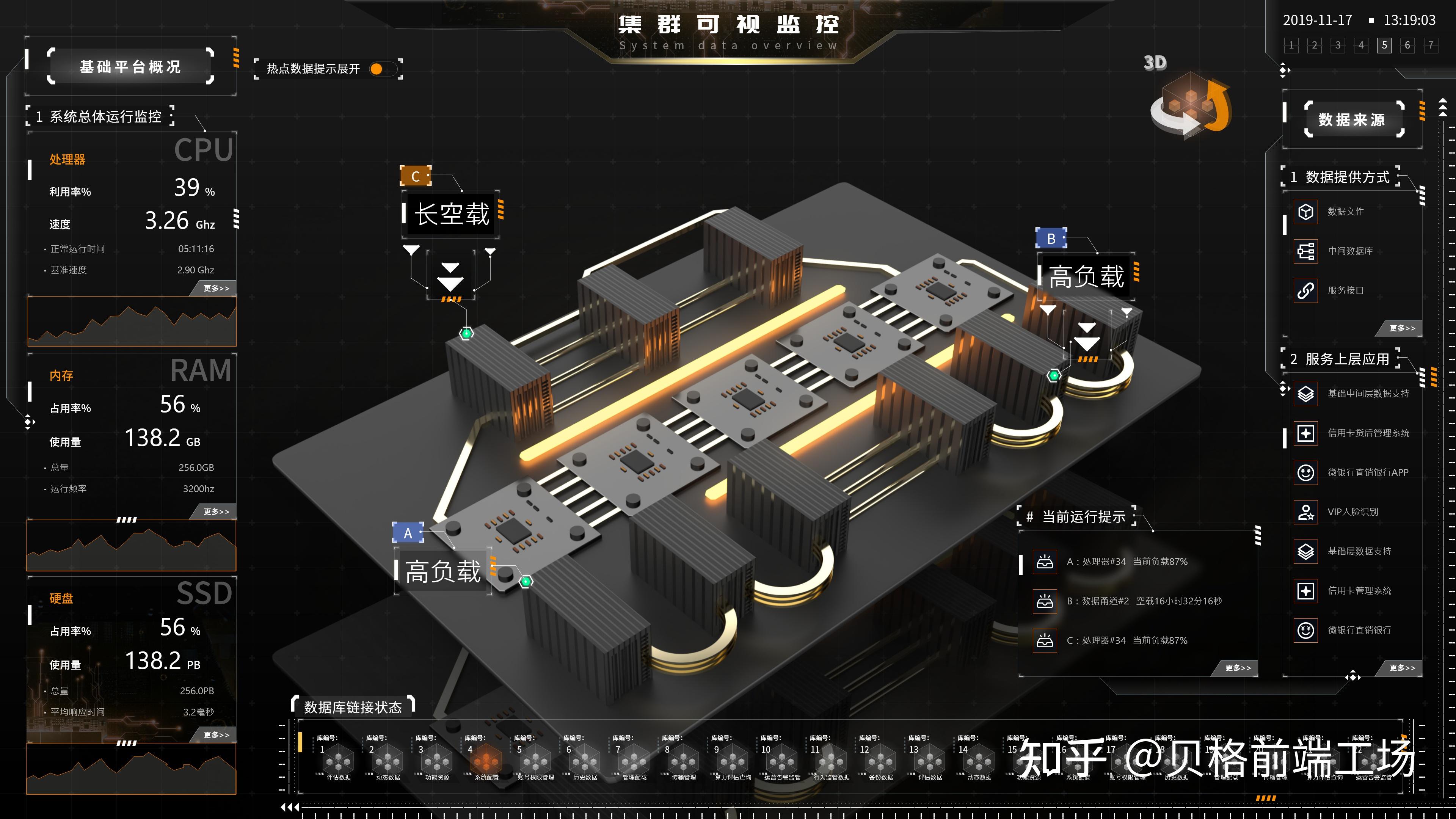This screenshot has width=1456, height=819.
Task: Click the 基础中间层数据支持 layers icon
Action: click(1305, 394)
